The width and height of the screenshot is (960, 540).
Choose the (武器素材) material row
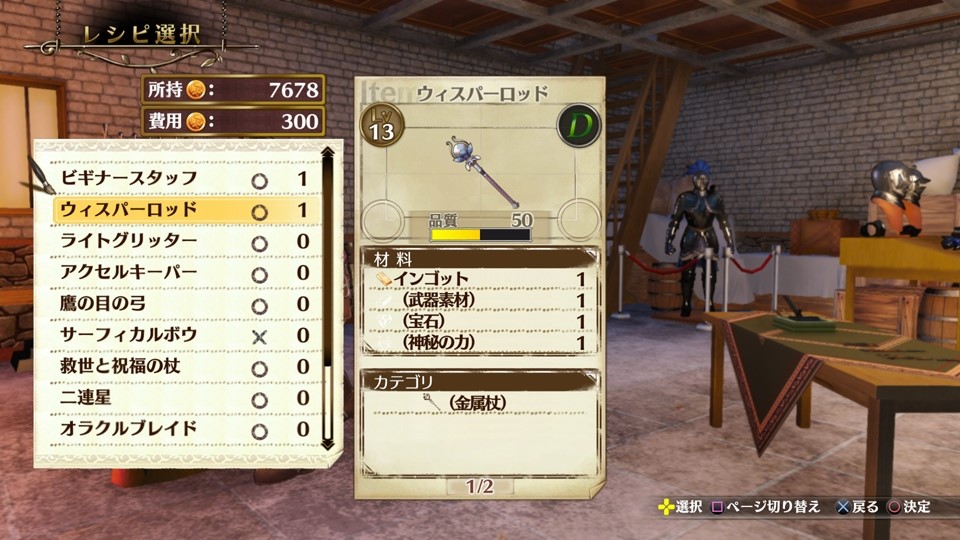point(480,300)
